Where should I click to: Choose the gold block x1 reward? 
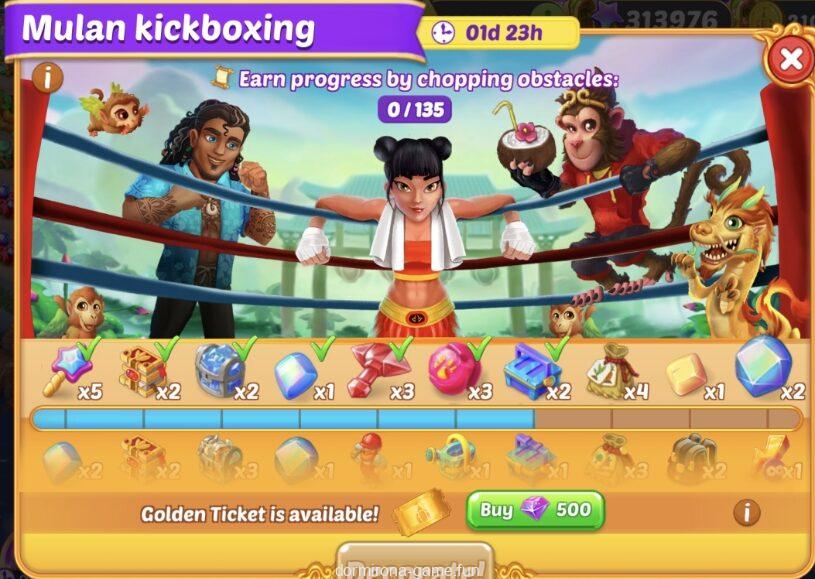686,372
